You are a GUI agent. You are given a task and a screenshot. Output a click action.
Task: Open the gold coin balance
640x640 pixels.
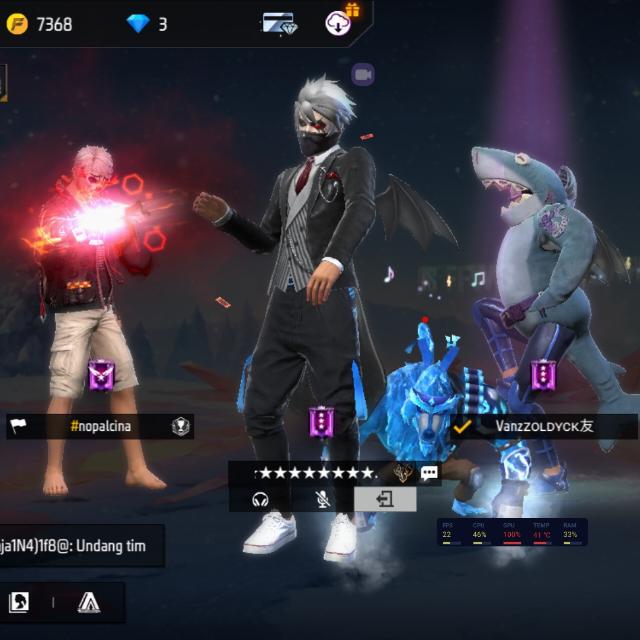pyautogui.click(x=40, y=23)
